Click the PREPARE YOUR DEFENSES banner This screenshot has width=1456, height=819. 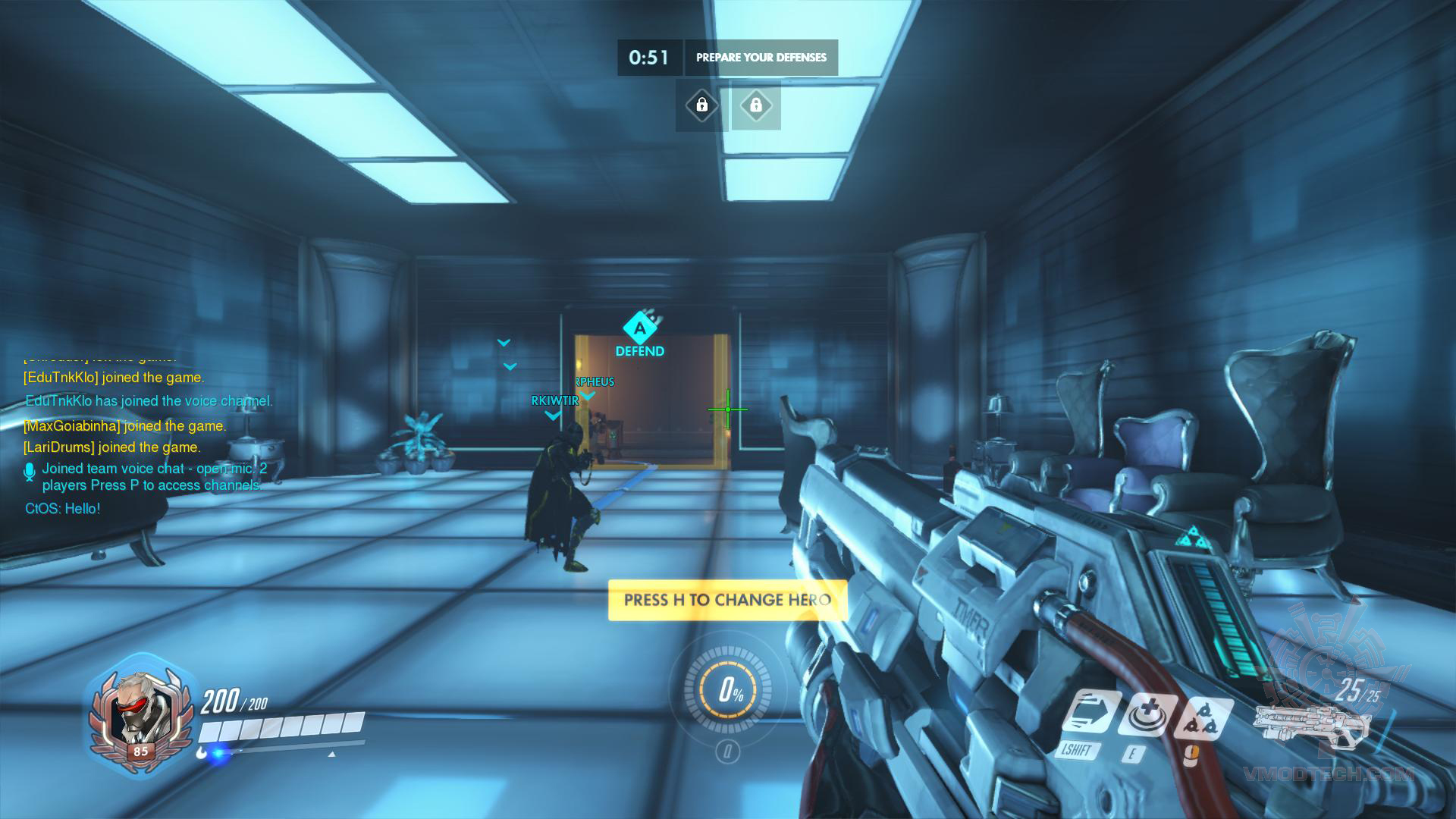(761, 57)
